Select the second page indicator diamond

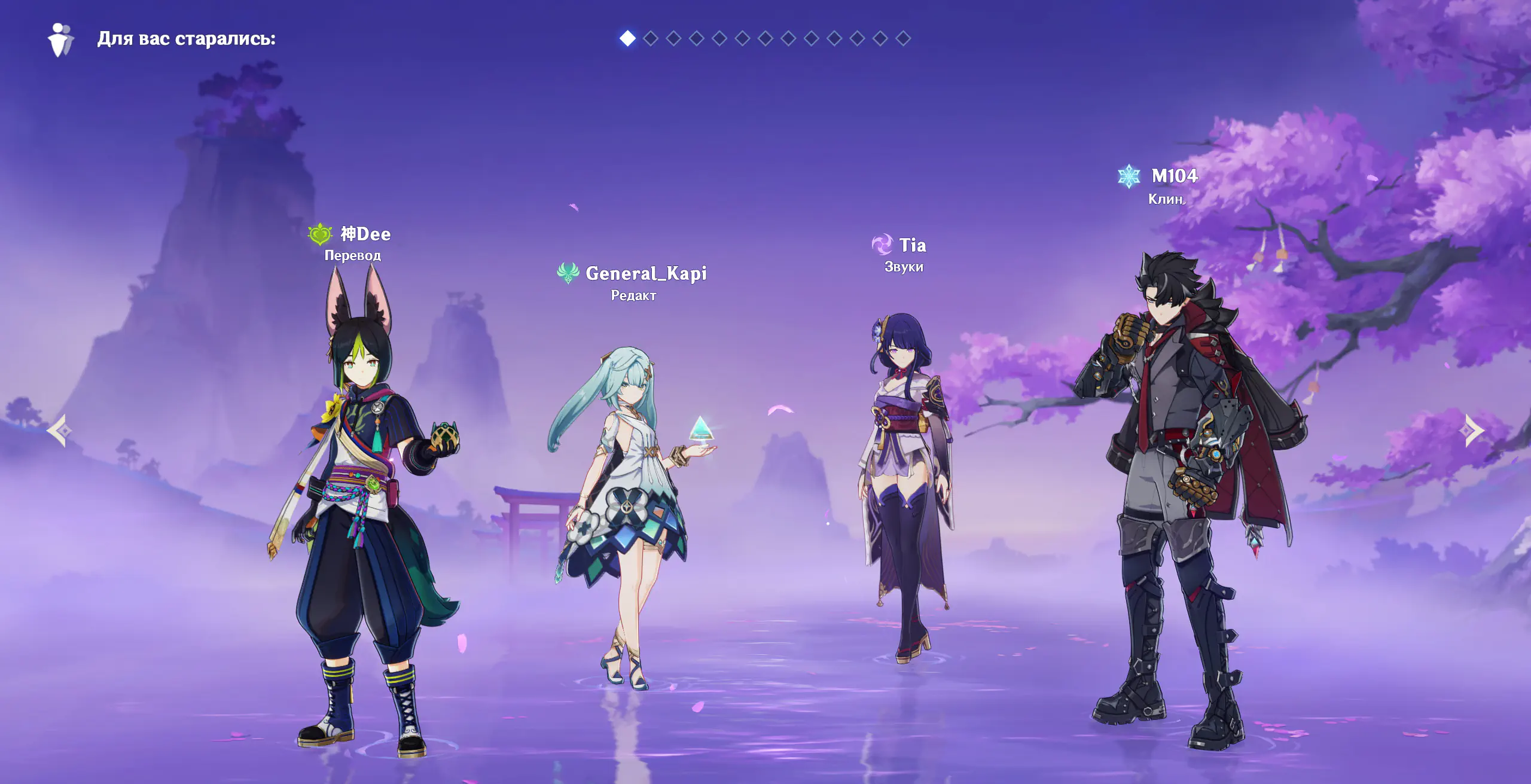tap(651, 38)
